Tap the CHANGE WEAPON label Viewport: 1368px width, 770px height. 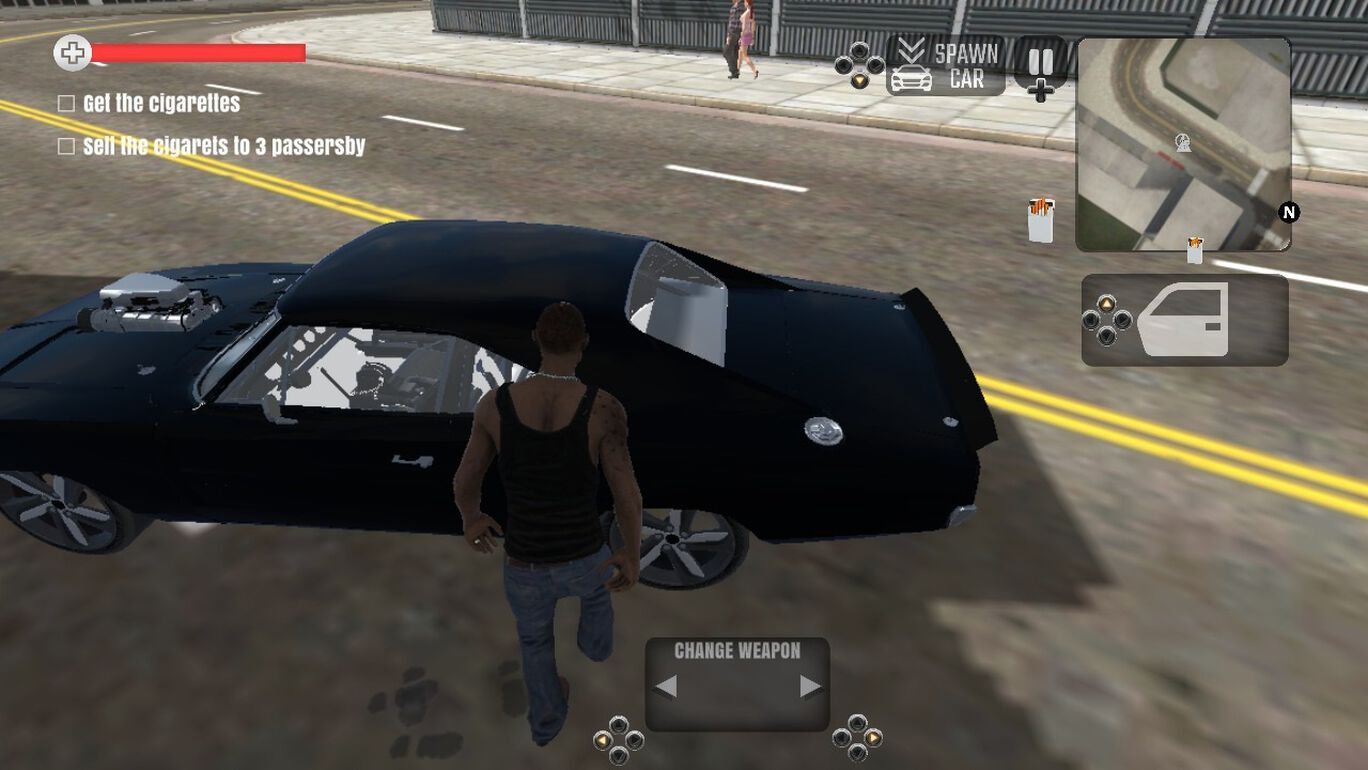pyautogui.click(x=736, y=650)
